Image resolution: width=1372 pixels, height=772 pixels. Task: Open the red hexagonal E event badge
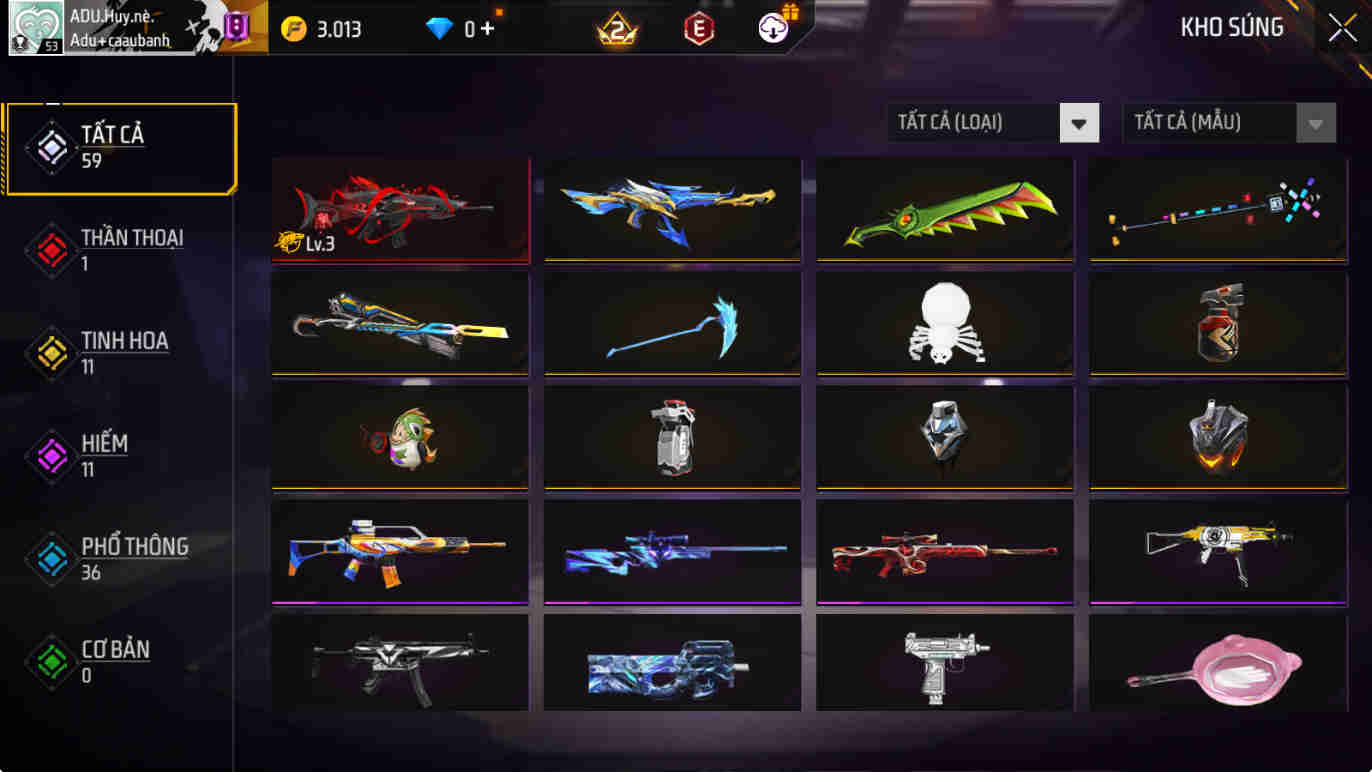pos(699,27)
